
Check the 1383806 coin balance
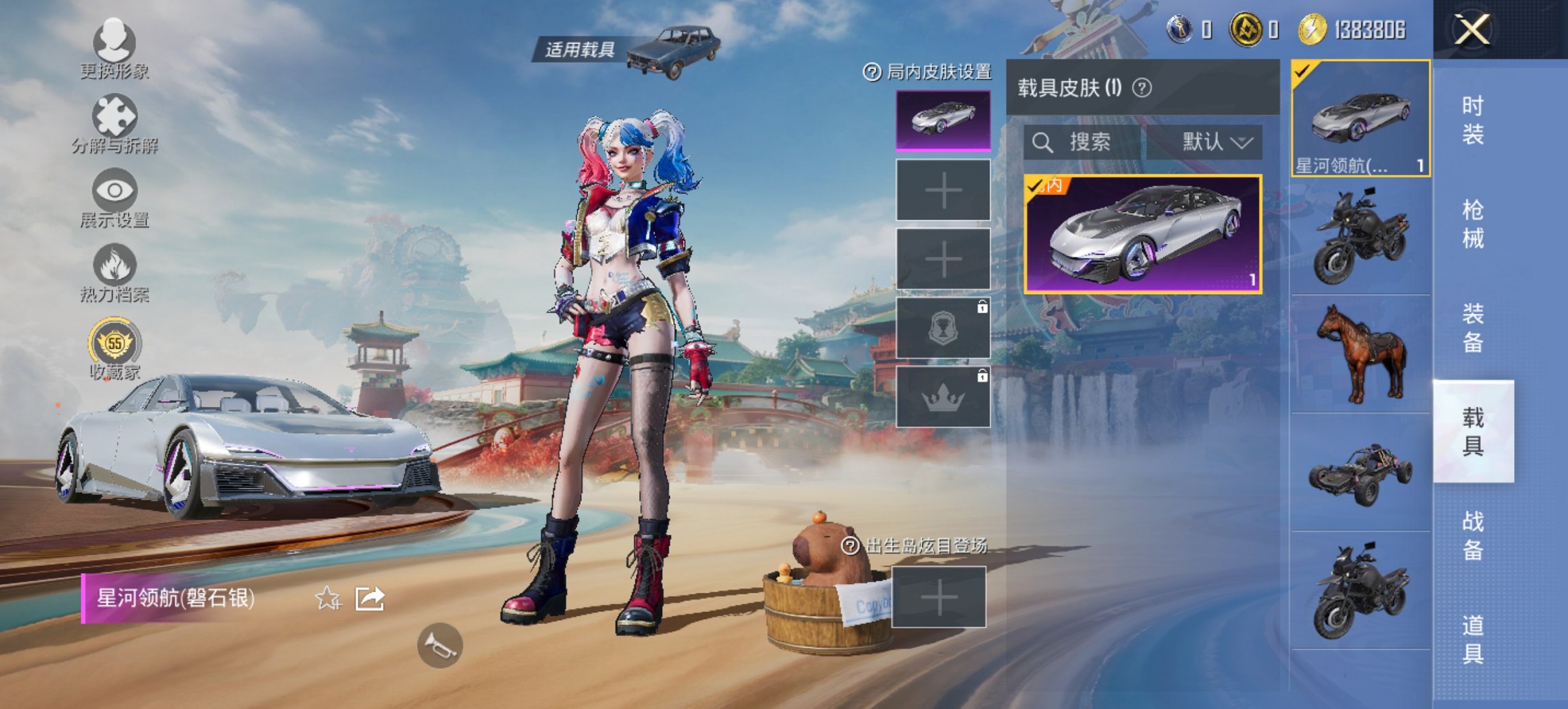pos(1368,29)
